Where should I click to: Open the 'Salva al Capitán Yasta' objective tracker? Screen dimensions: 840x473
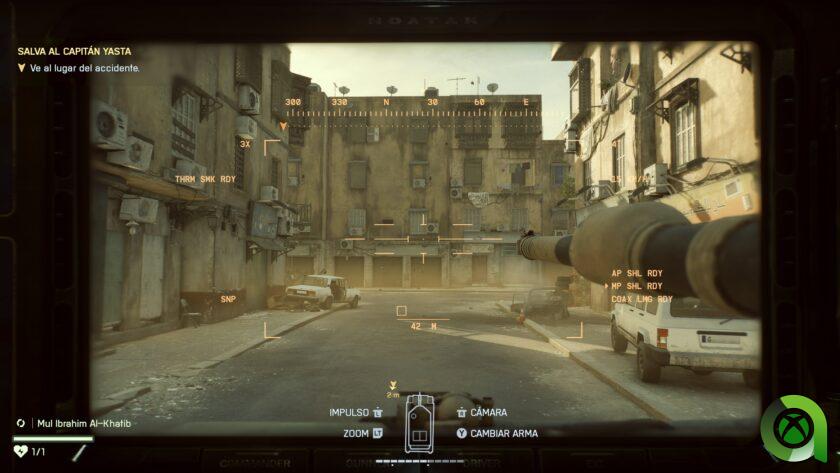click(74, 51)
